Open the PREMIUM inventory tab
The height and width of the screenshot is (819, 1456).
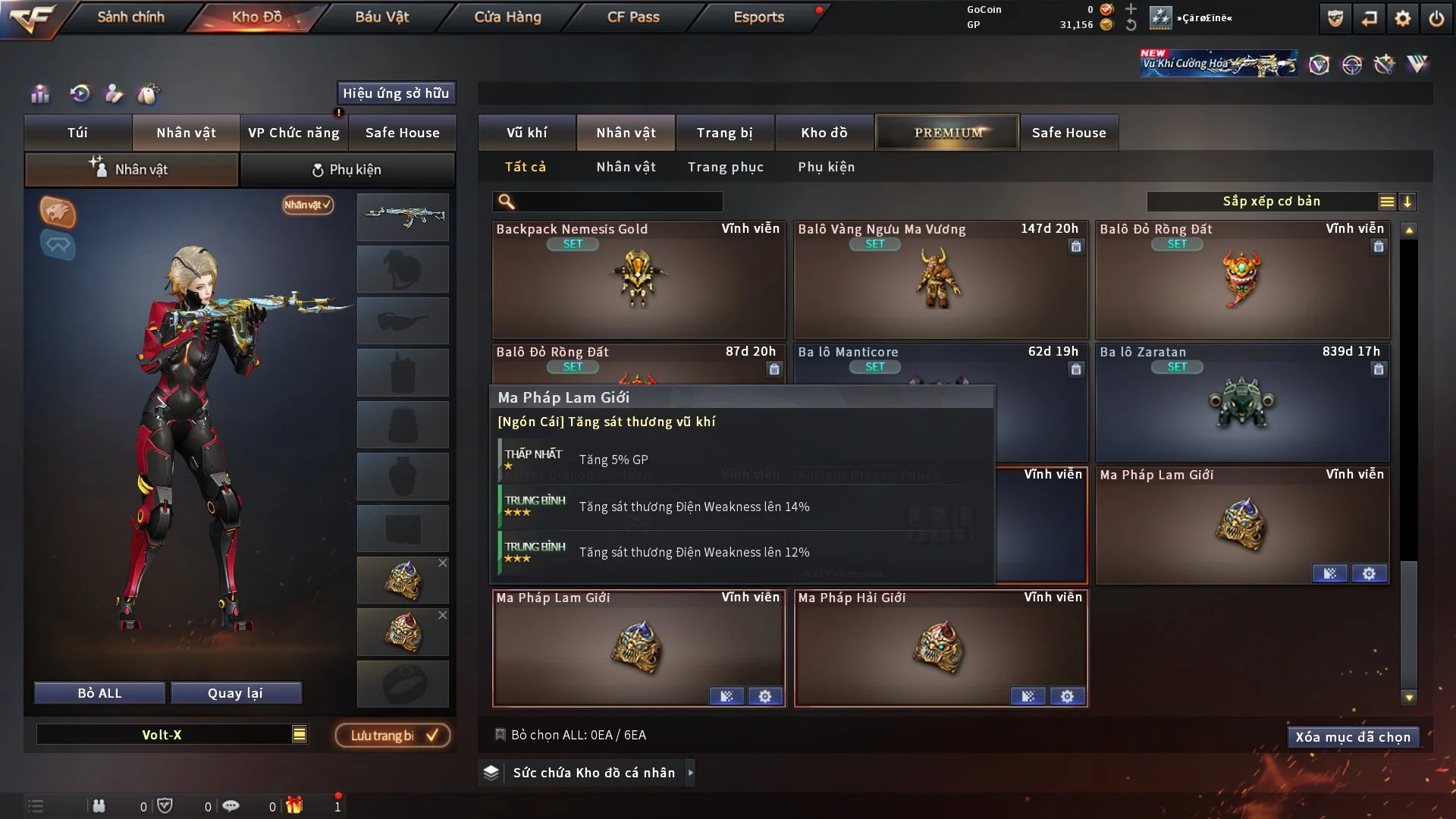(x=947, y=133)
